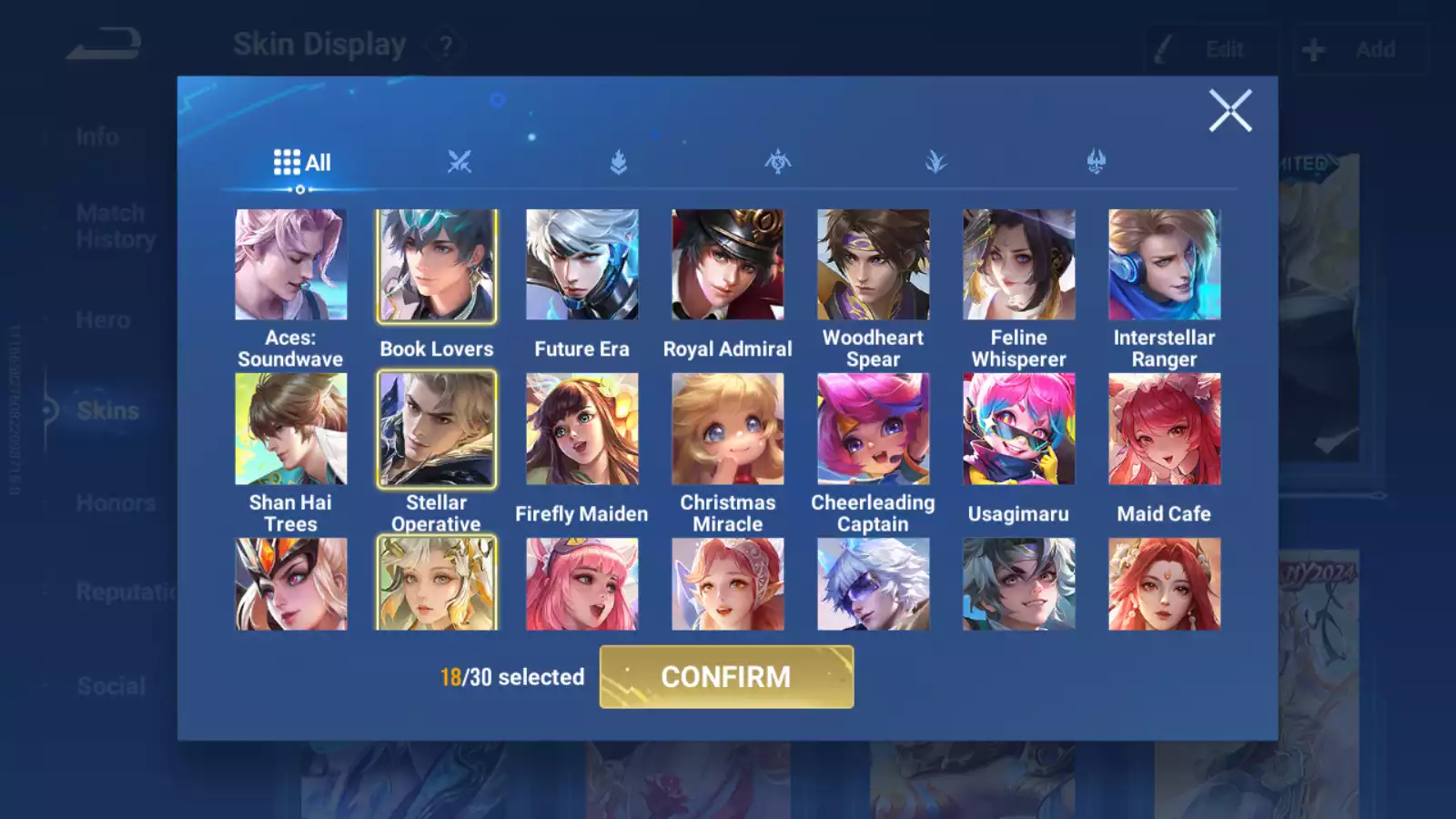
Task: Switch to the All skins tab
Action: point(302,163)
